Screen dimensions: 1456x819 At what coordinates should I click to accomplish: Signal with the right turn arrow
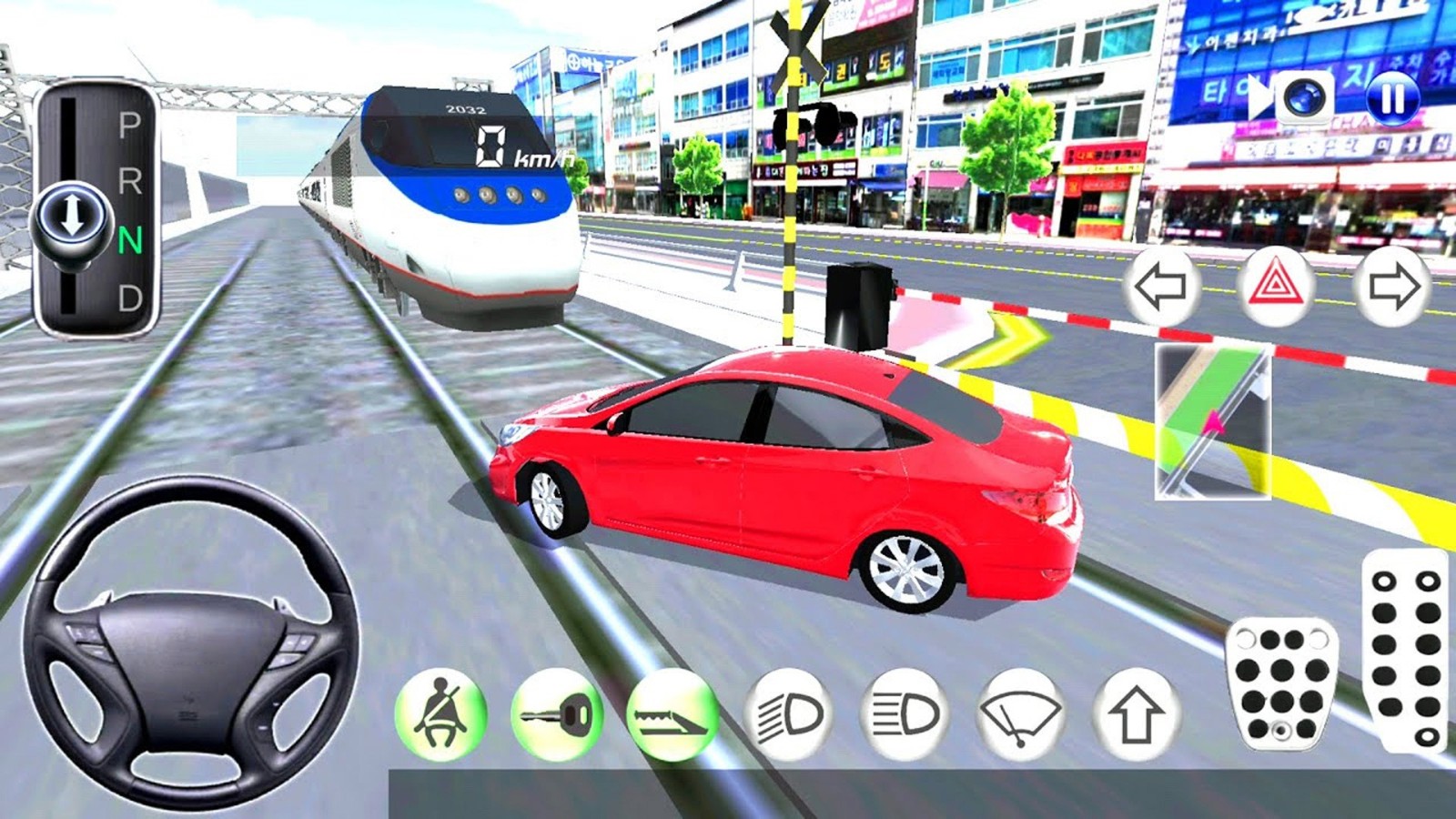[x=1393, y=287]
